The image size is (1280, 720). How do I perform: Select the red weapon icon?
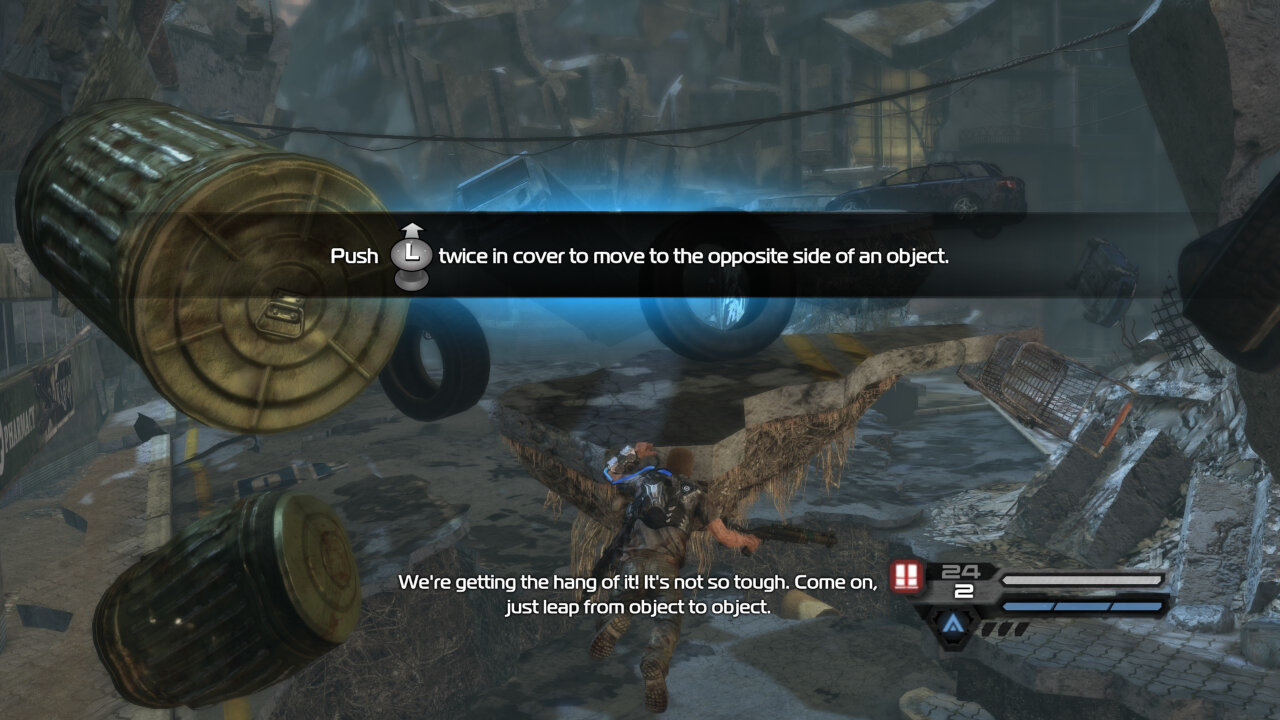pyautogui.click(x=906, y=577)
